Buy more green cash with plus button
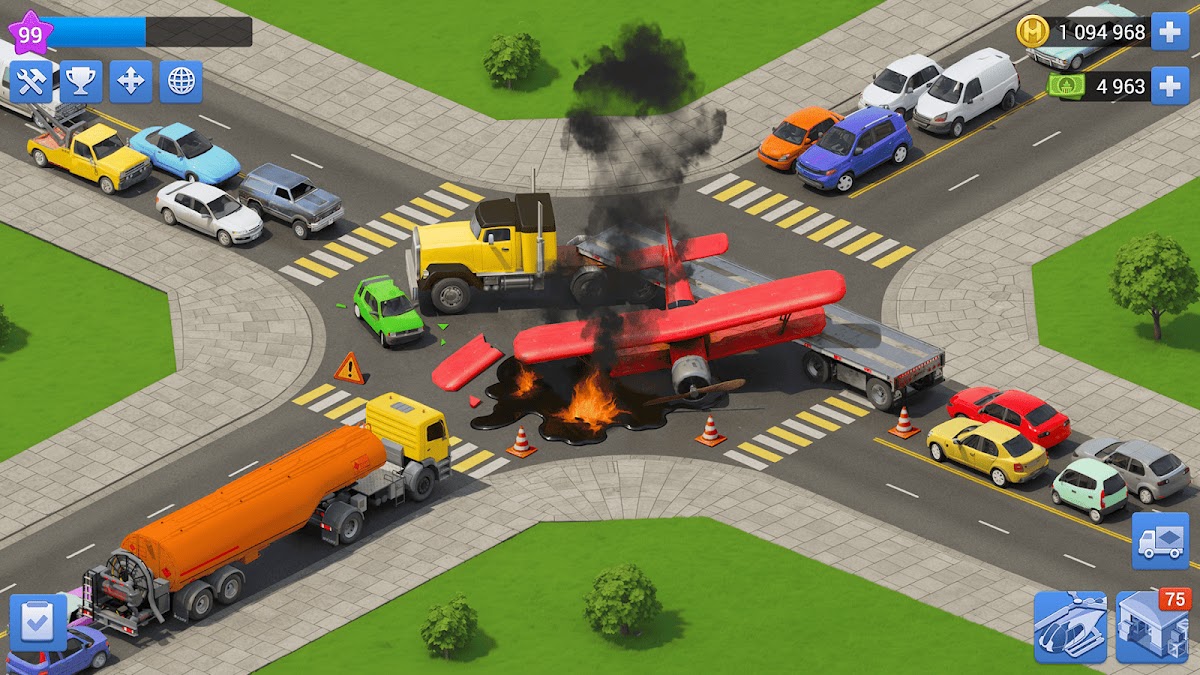 click(1170, 86)
